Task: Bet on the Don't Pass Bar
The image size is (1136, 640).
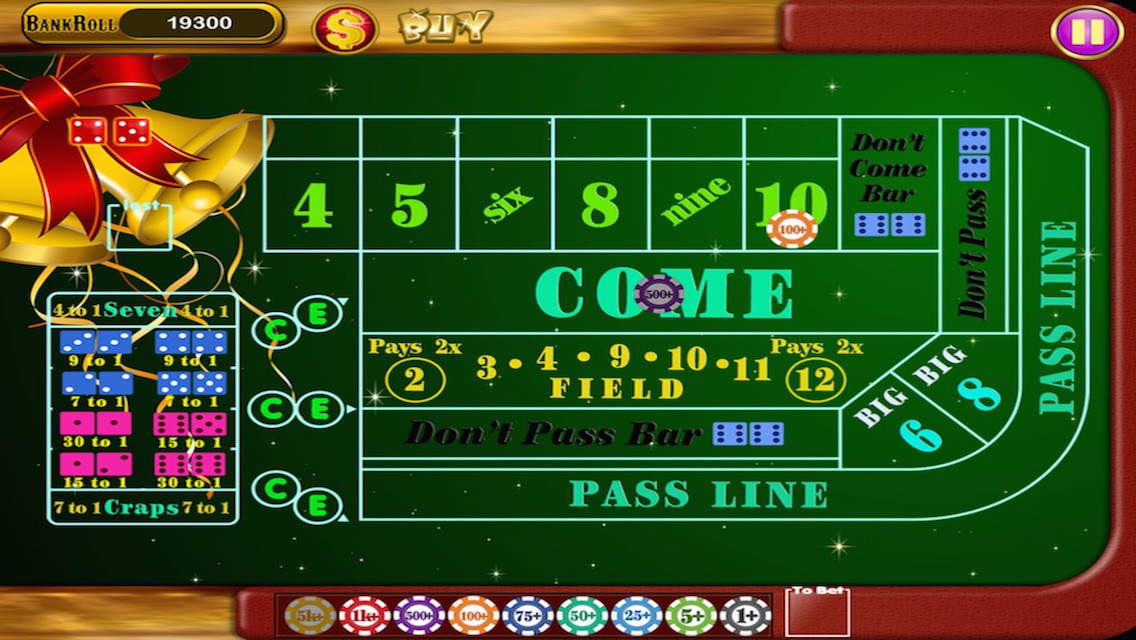Action: (555, 434)
